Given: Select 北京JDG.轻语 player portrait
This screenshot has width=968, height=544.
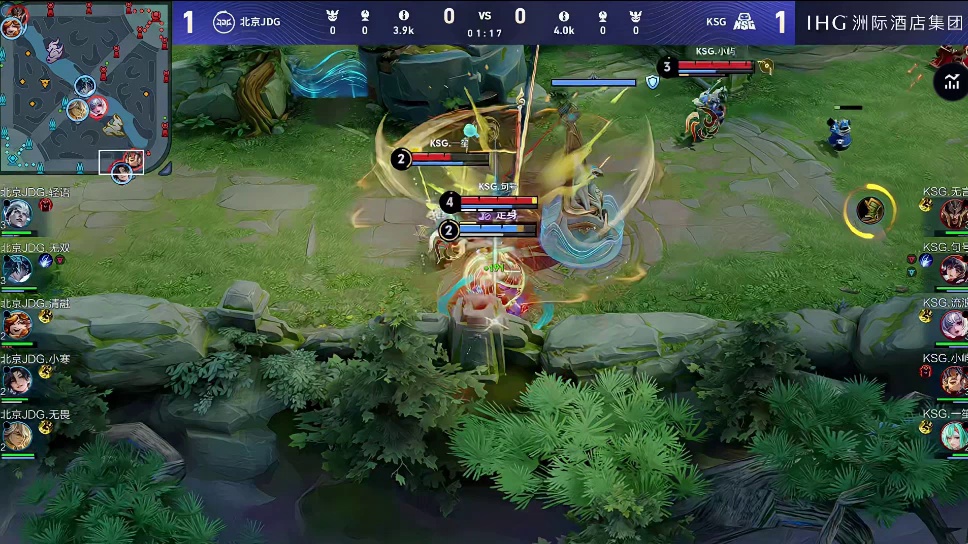Looking at the screenshot, I should [x=17, y=213].
